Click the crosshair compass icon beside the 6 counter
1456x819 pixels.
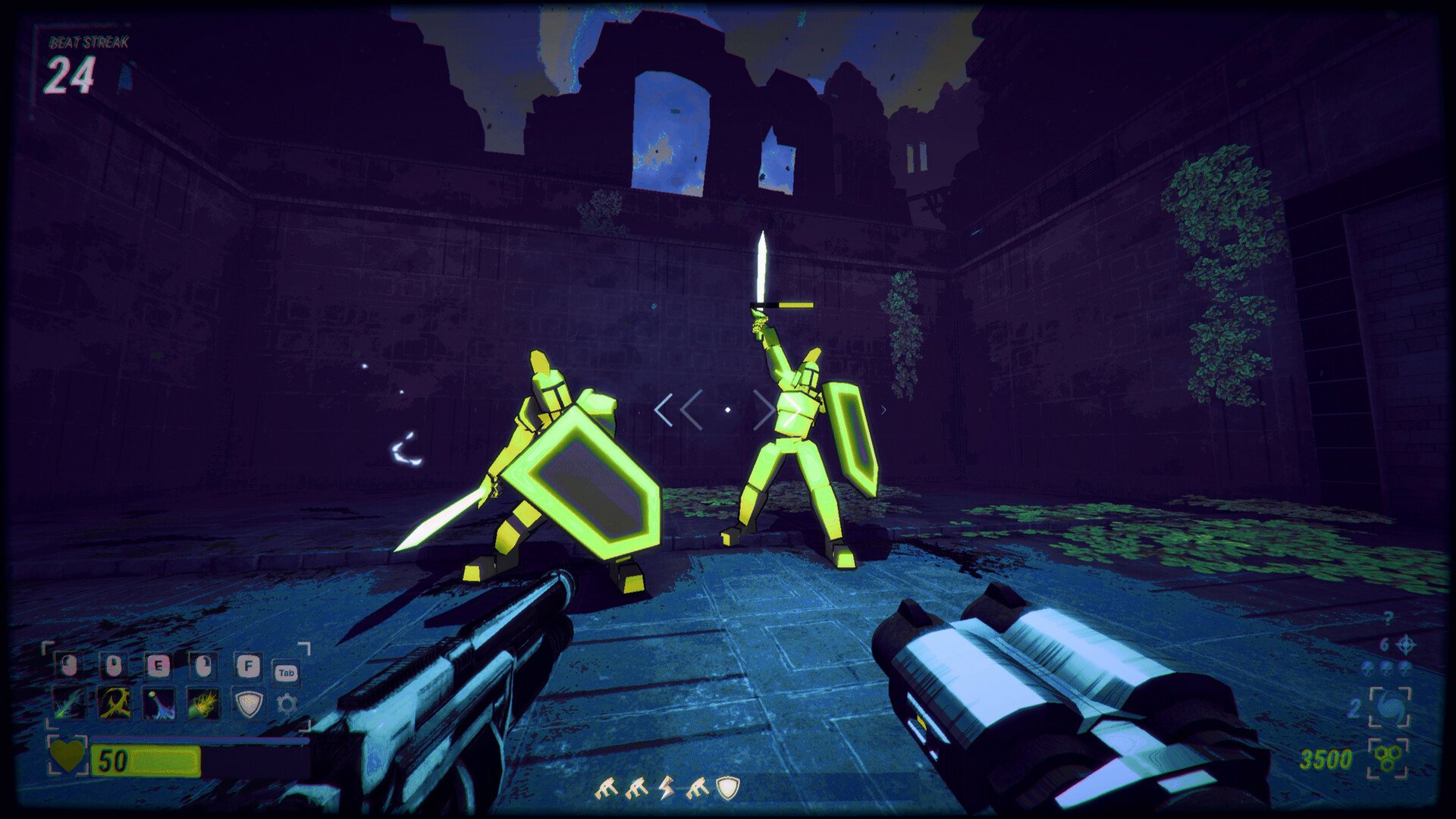[1405, 645]
